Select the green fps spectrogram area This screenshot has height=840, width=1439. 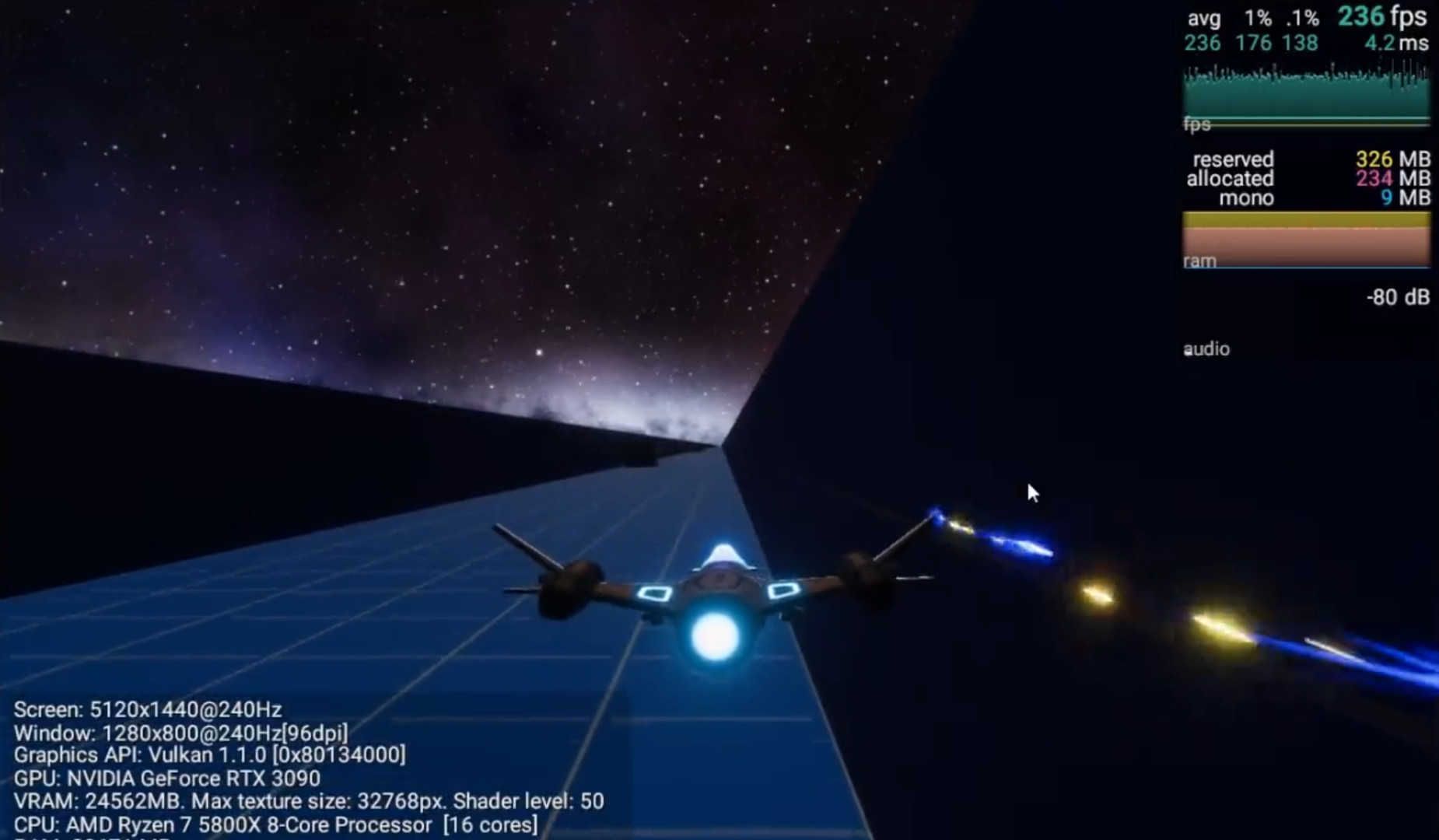pos(1307,93)
